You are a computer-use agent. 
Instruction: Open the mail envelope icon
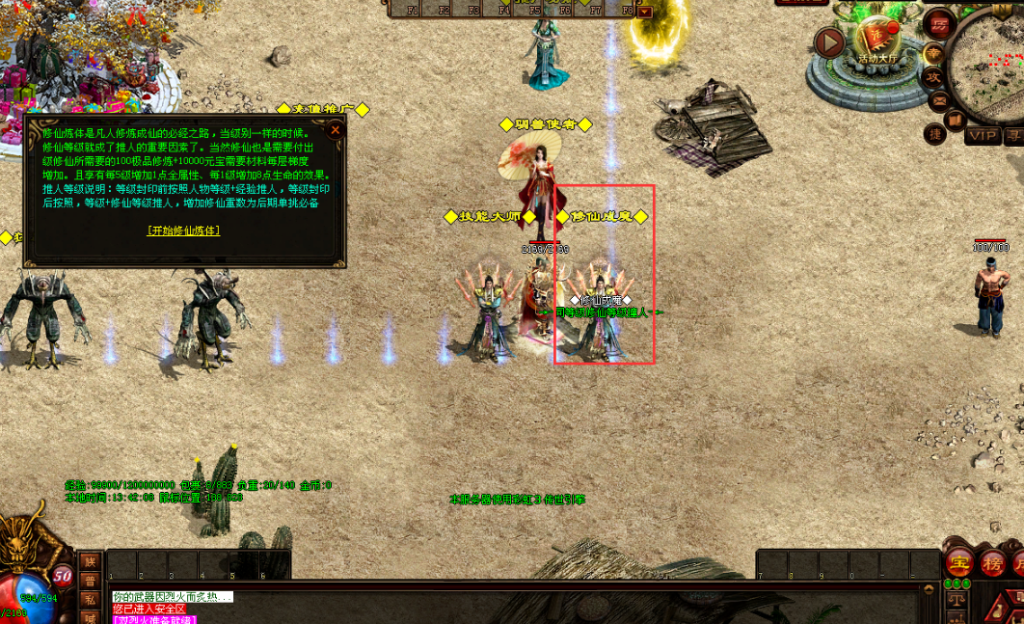pos(939,101)
